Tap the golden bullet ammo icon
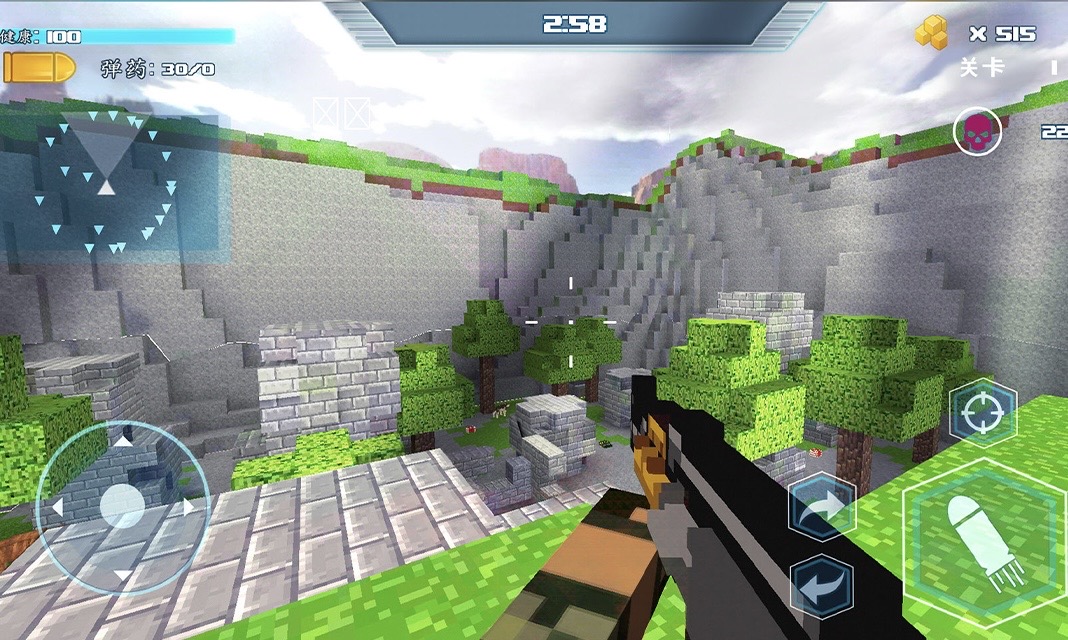The image size is (1068, 640). pyautogui.click(x=39, y=68)
